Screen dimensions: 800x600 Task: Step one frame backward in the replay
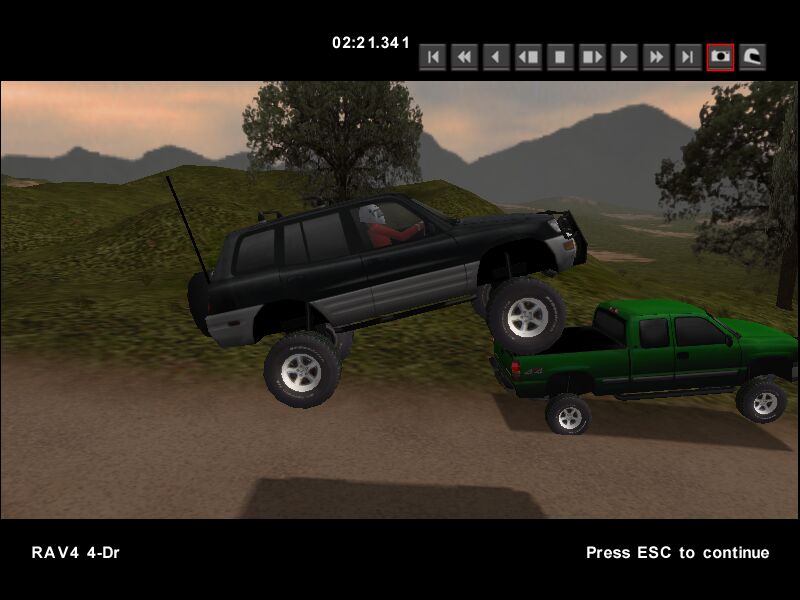[528, 57]
